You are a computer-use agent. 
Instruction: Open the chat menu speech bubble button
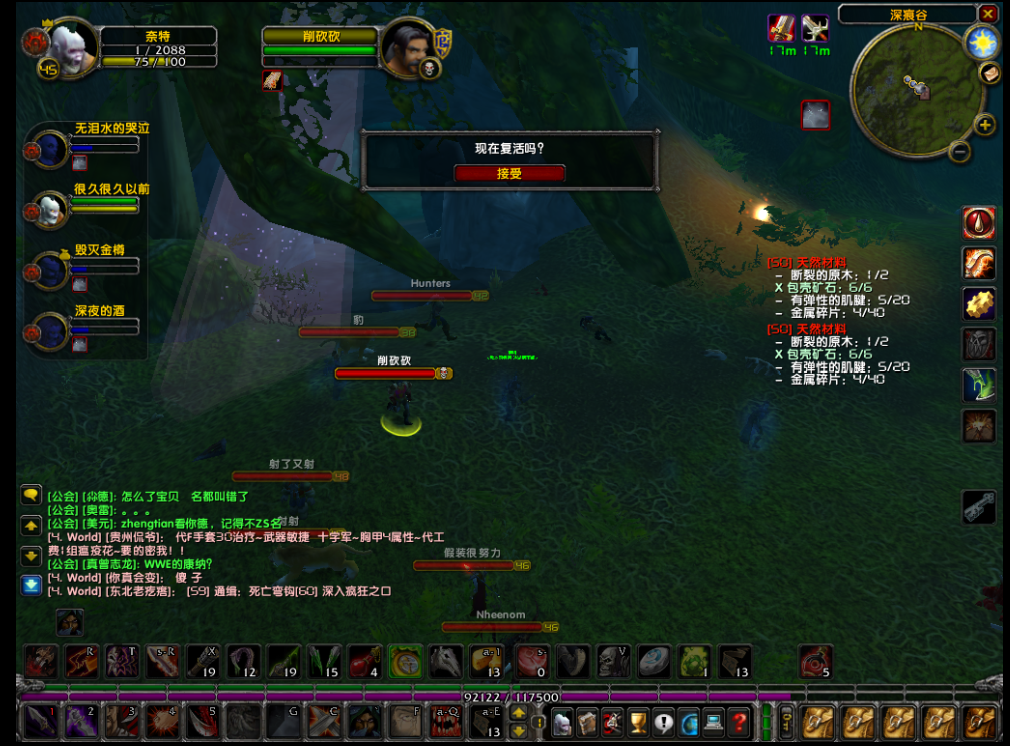click(x=31, y=494)
